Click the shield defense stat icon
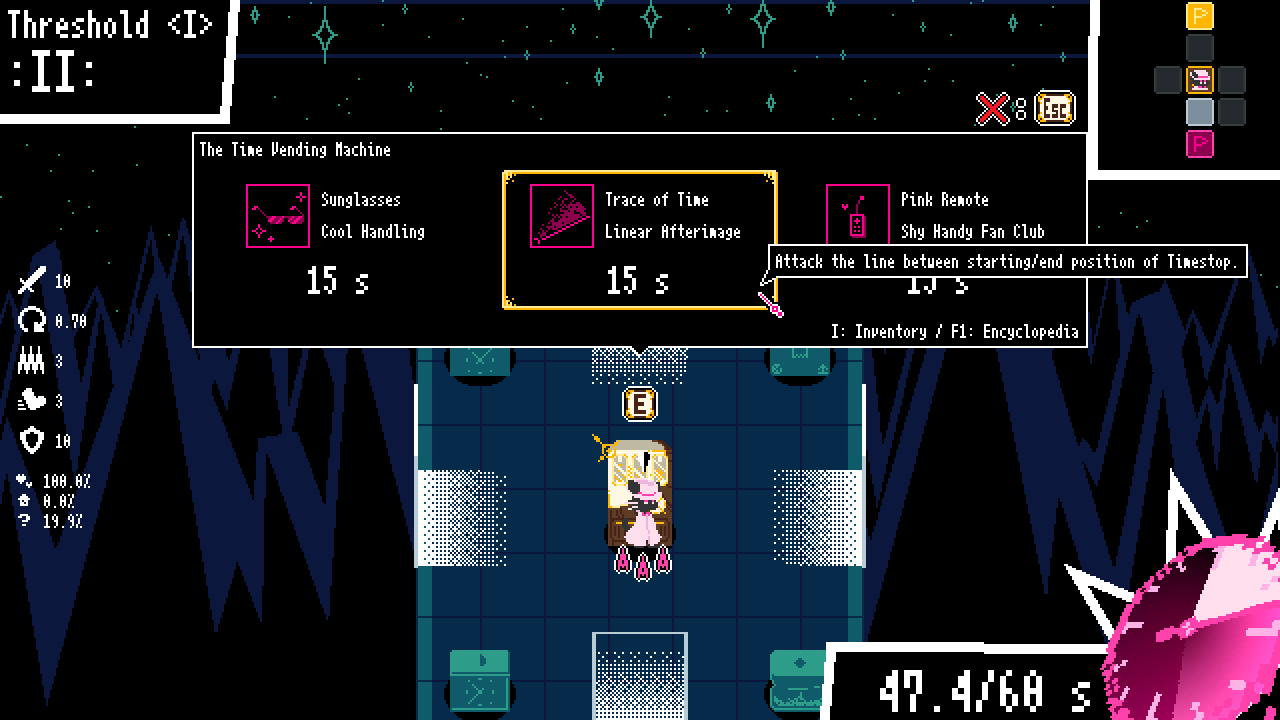The width and height of the screenshot is (1280, 720). (x=31, y=437)
